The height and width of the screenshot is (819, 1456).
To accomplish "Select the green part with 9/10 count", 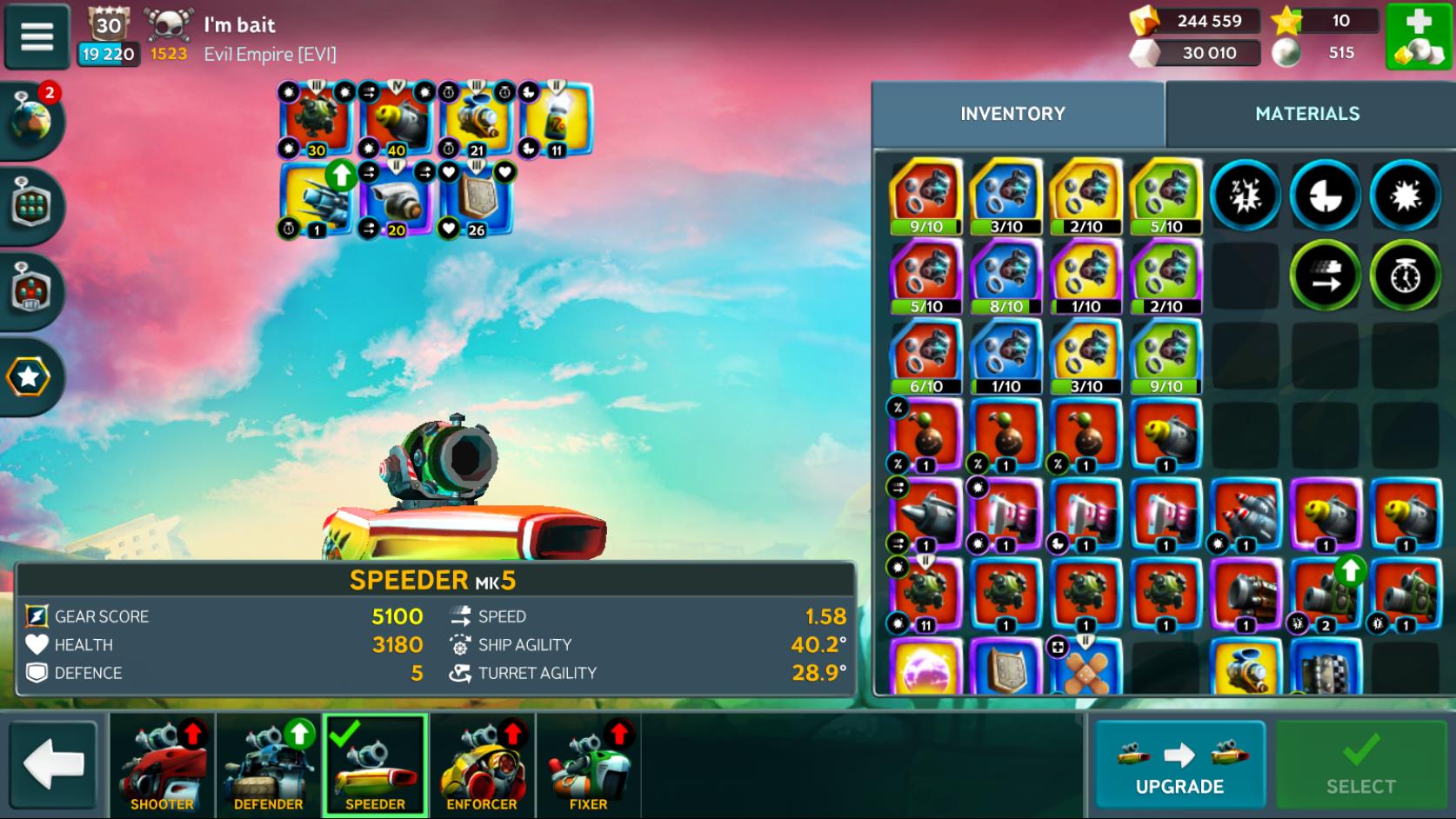I will [x=1165, y=356].
